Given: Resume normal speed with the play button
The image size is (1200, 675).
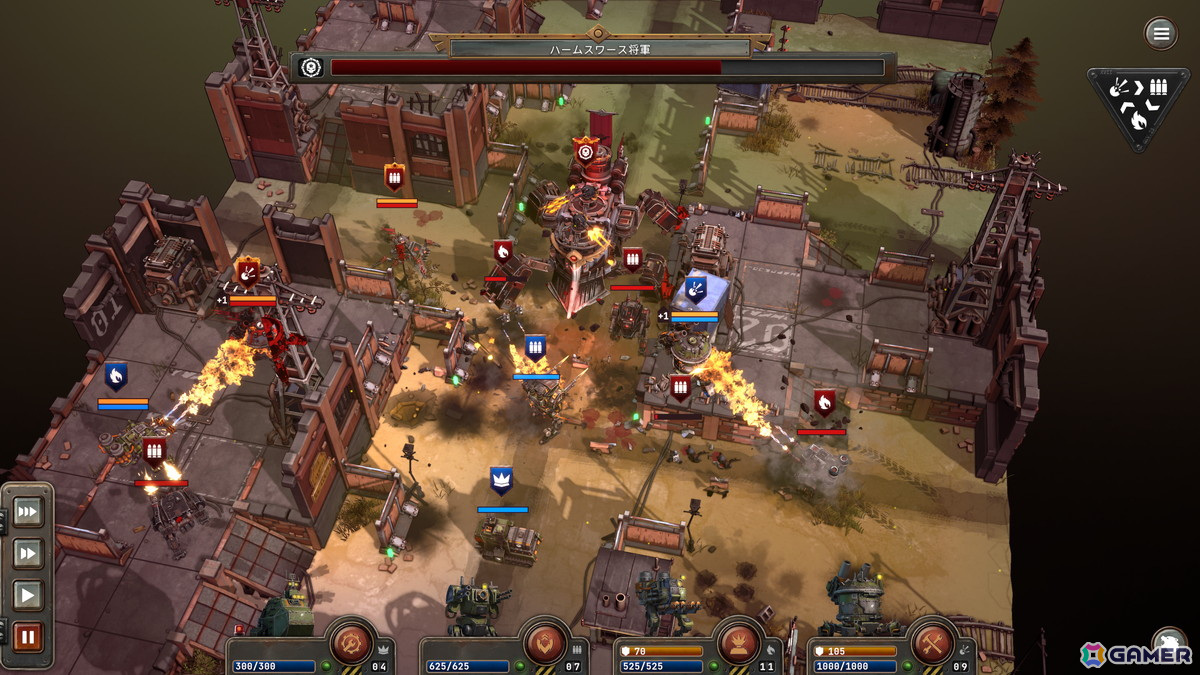Looking at the screenshot, I should pos(28,595).
